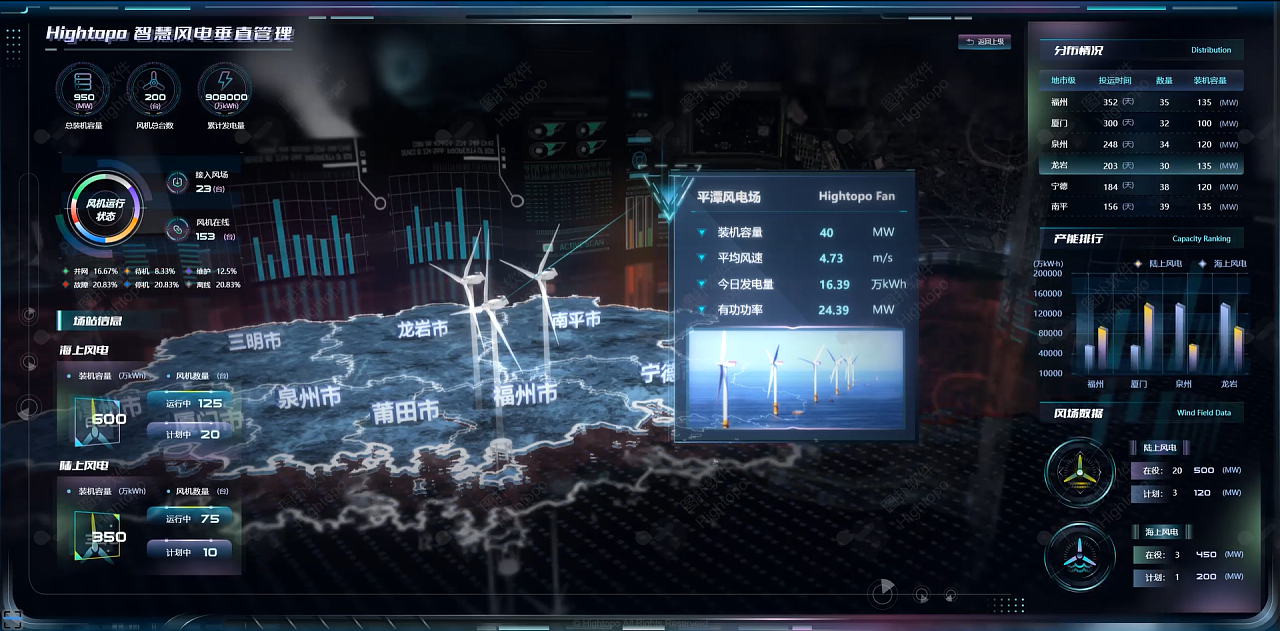The image size is (1280, 631).
Task: Select the 莆田市 map region label
Action: (x=405, y=411)
